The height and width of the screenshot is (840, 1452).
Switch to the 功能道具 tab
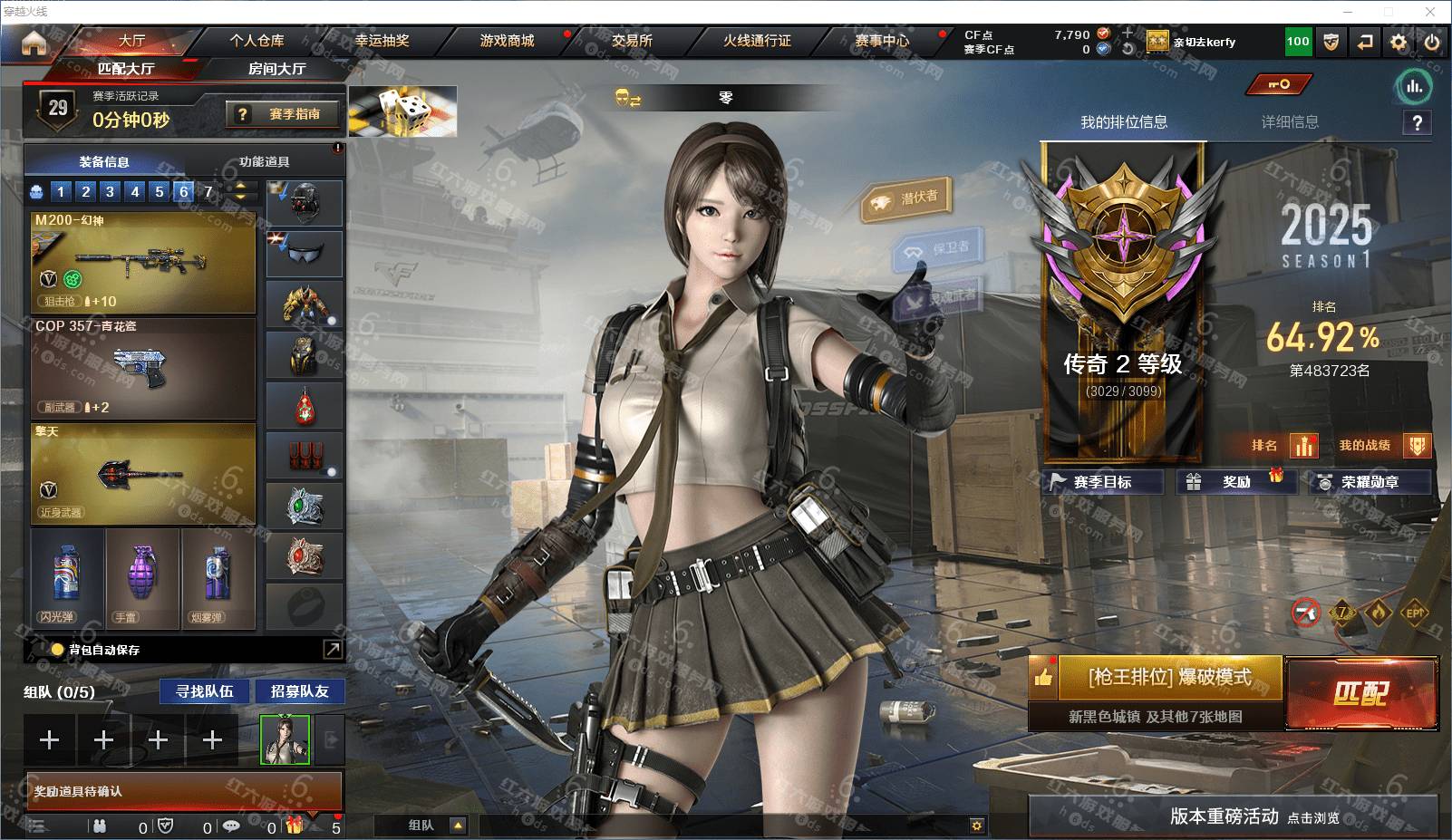pos(264,162)
